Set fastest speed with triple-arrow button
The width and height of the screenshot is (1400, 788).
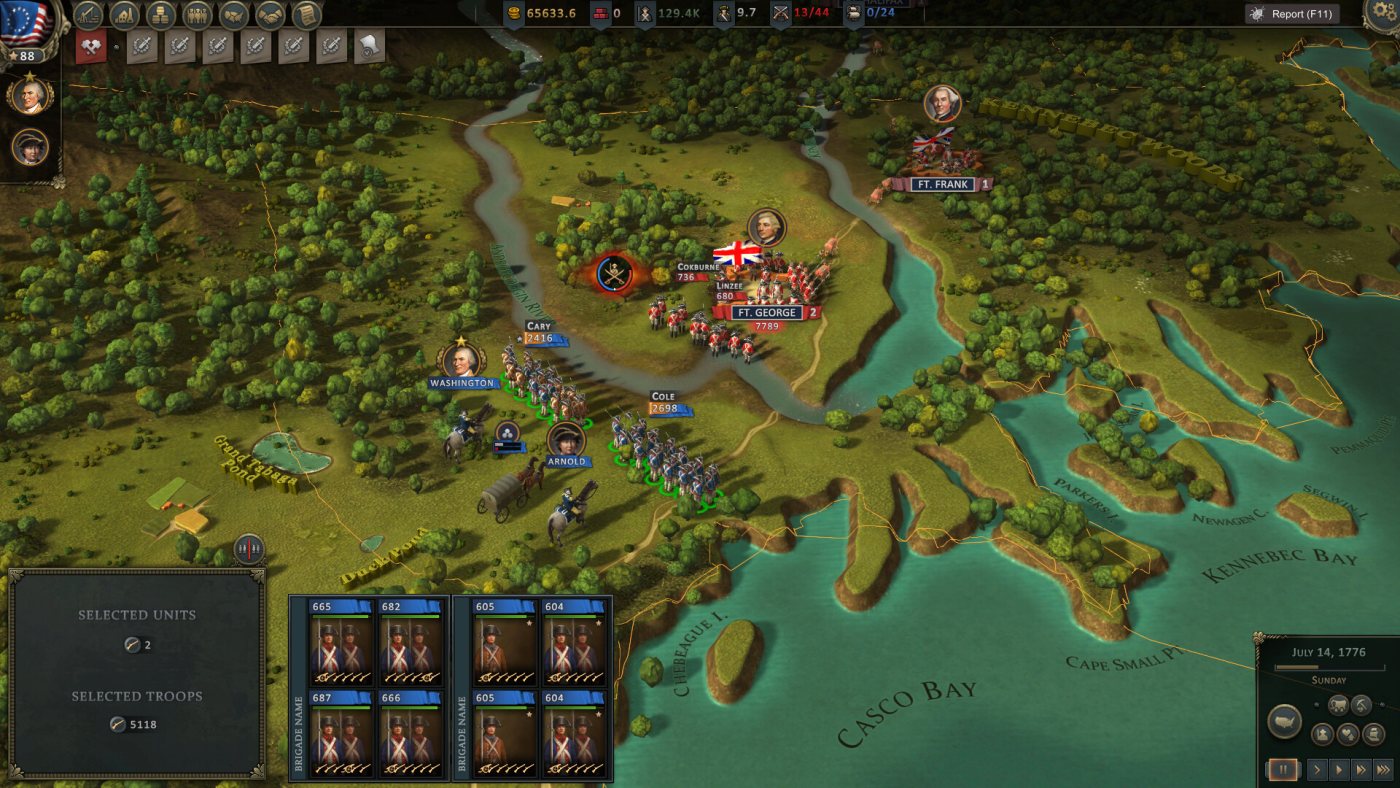coord(1384,770)
